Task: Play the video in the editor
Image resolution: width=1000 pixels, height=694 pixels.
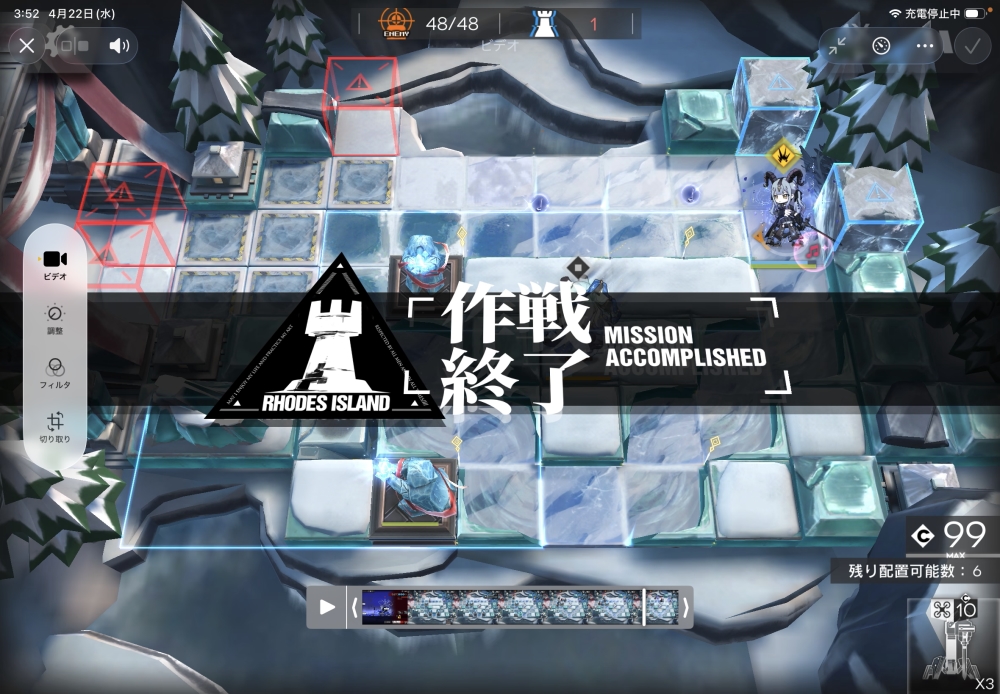Action: 326,607
